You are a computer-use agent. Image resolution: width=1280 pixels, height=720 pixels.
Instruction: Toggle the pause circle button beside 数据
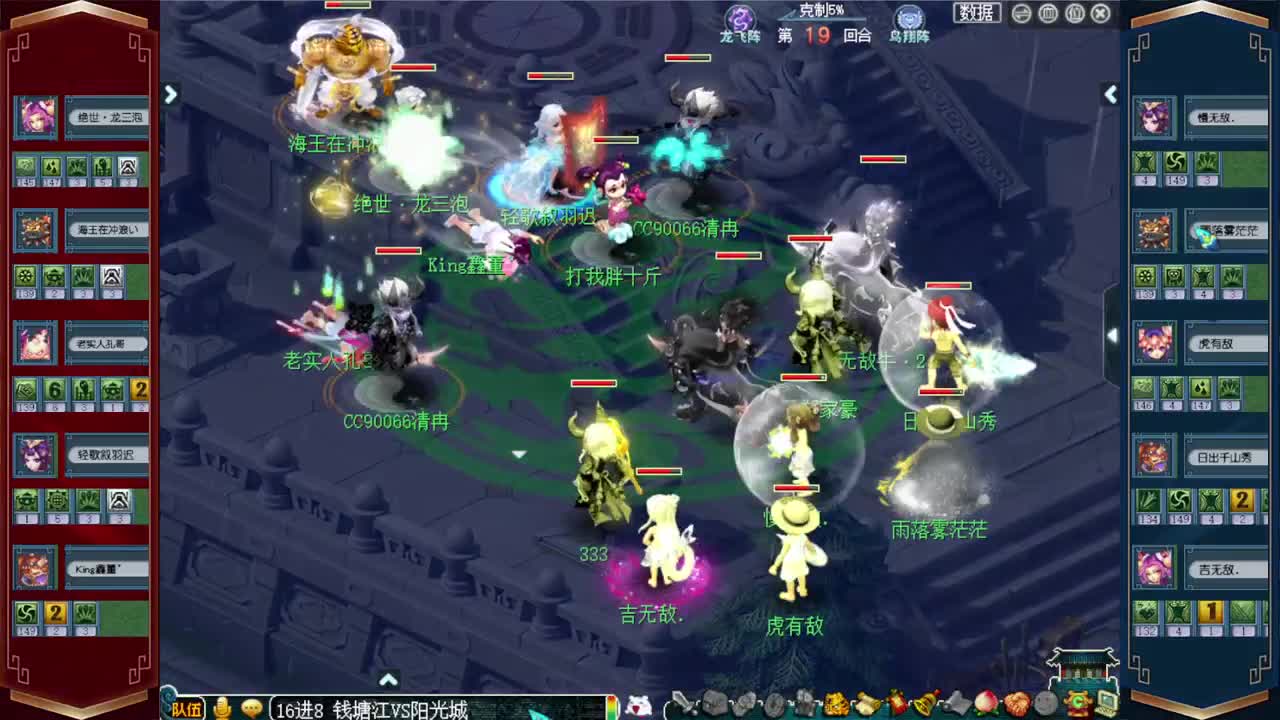click(1047, 12)
